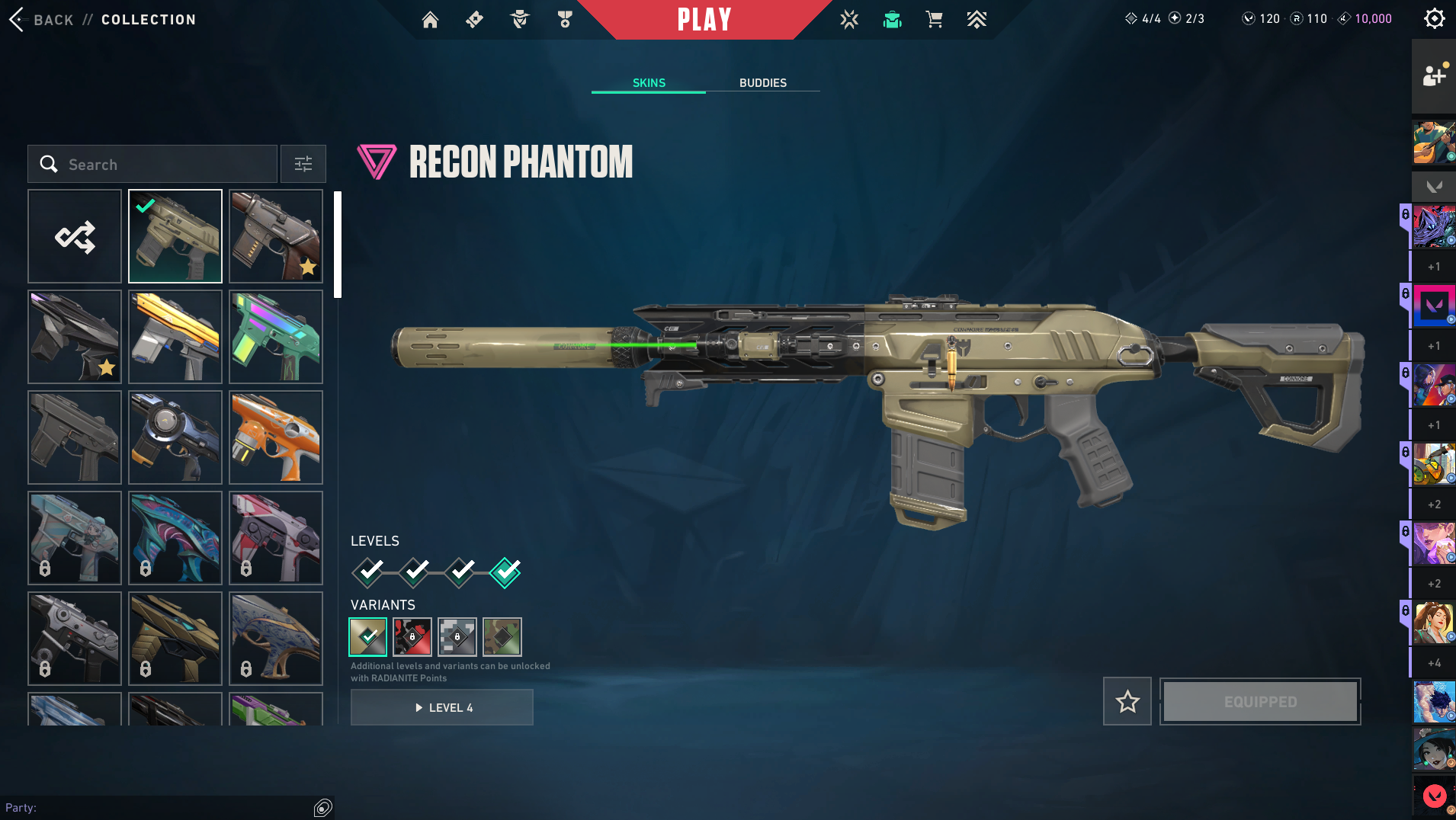
Task: Choose the green camo variant swatch
Action: tap(502, 637)
